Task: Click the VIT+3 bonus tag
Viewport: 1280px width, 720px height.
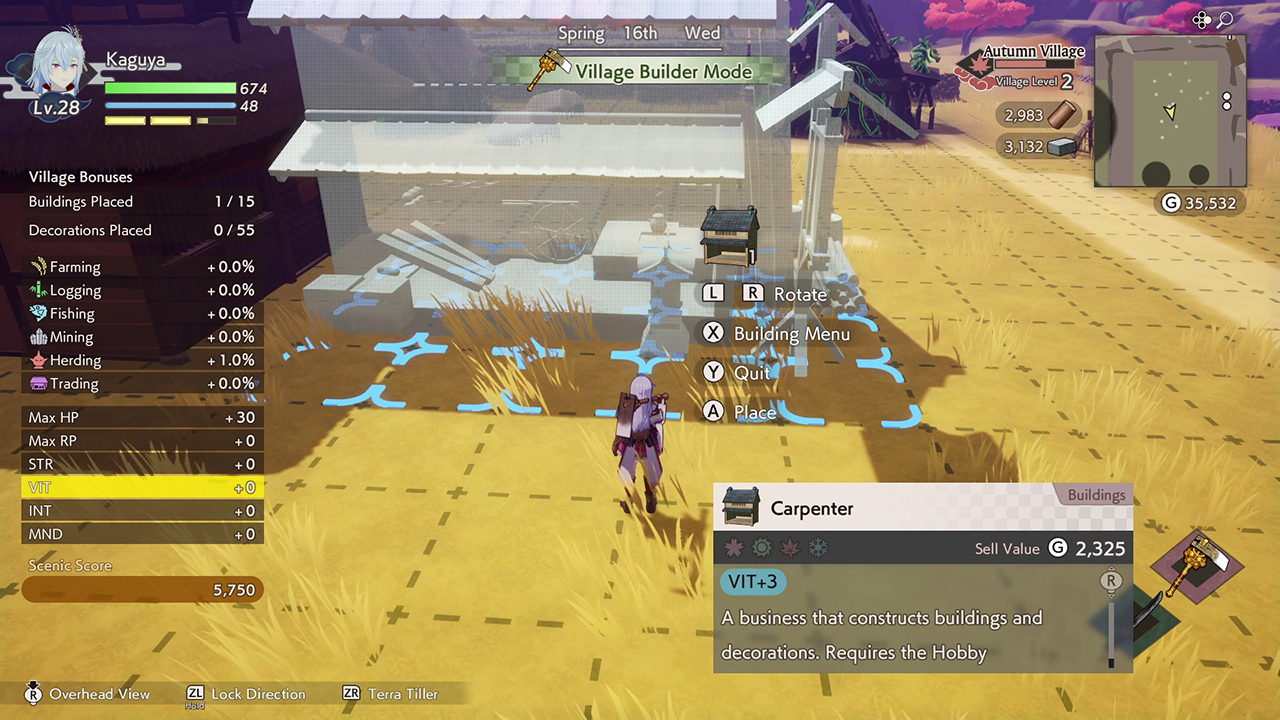Action: (753, 582)
